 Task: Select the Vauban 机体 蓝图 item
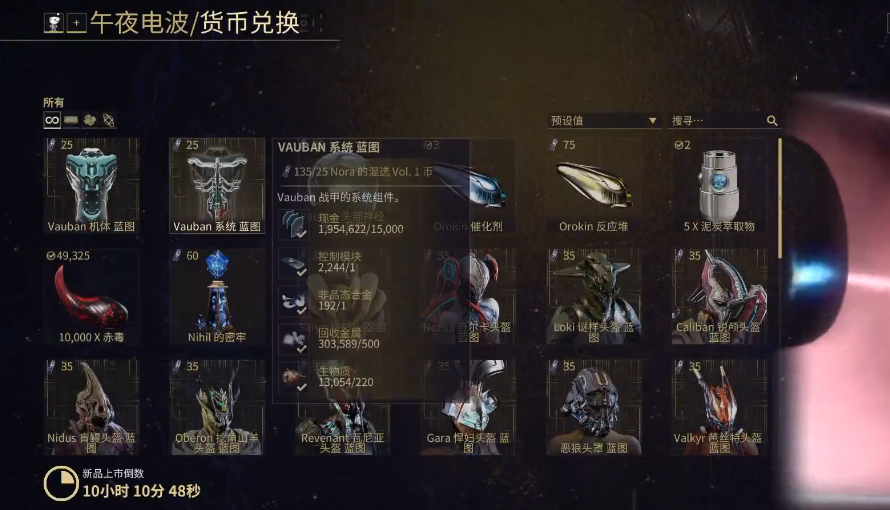tap(91, 186)
